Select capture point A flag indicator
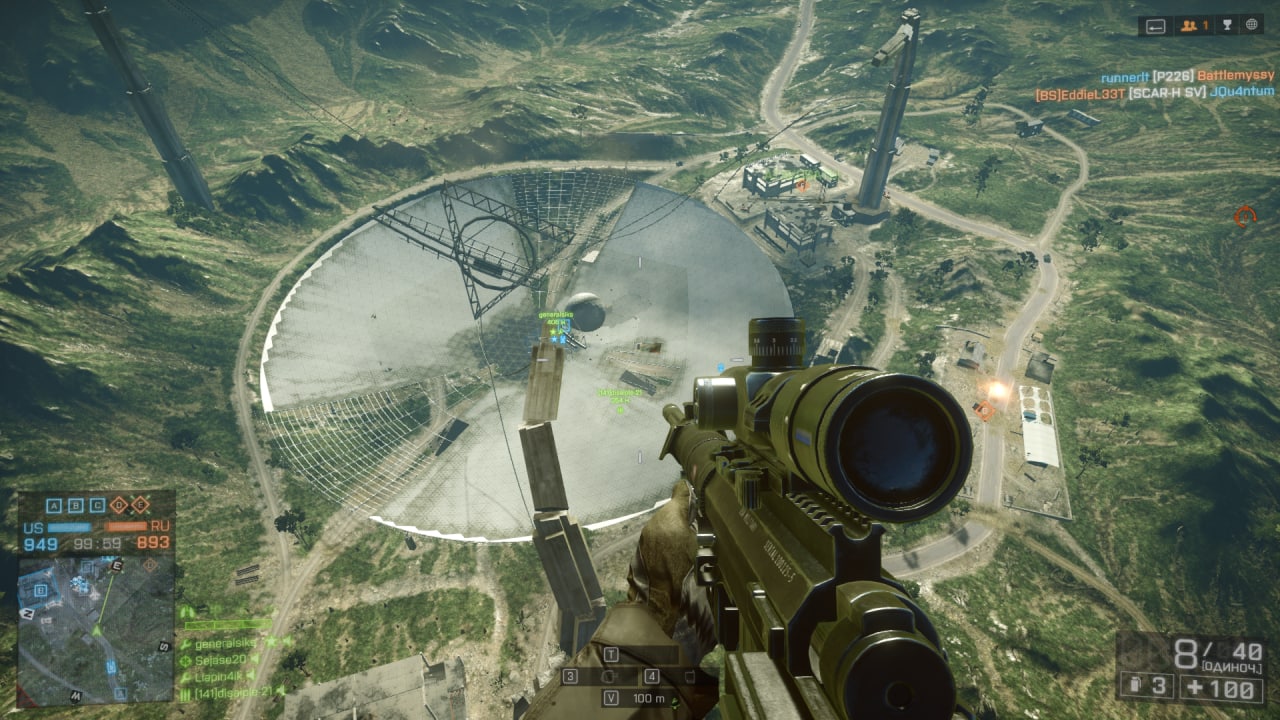The width and height of the screenshot is (1280, 720). point(54,505)
